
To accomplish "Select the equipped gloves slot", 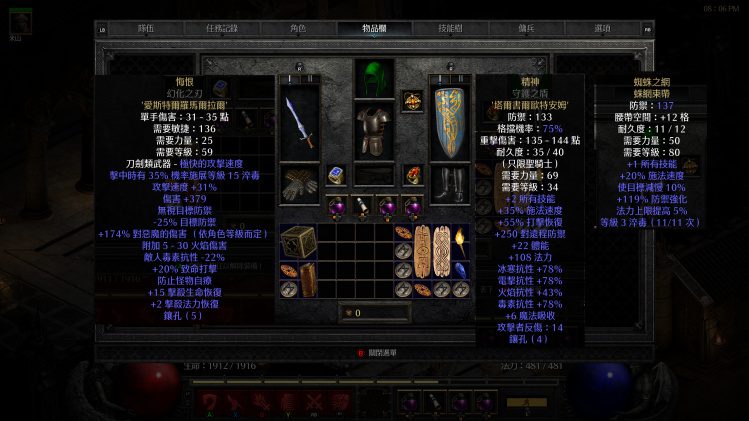I will 298,183.
